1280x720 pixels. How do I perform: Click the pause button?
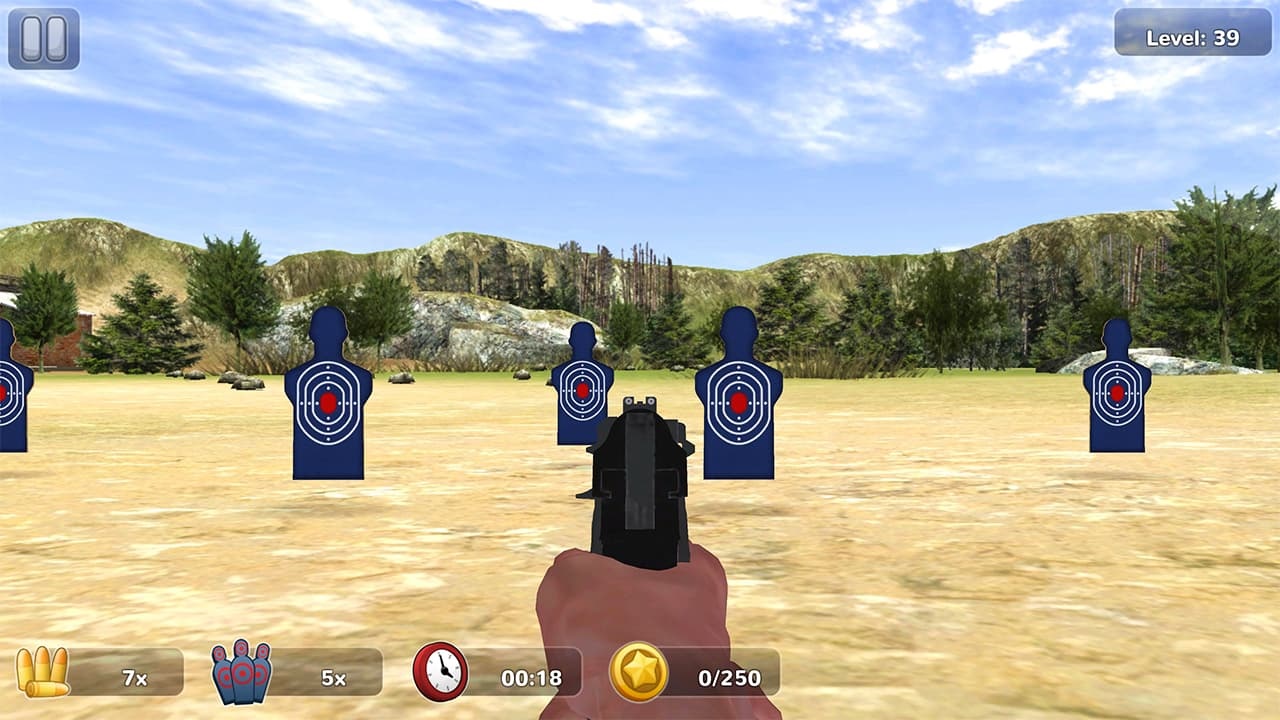click(42, 41)
